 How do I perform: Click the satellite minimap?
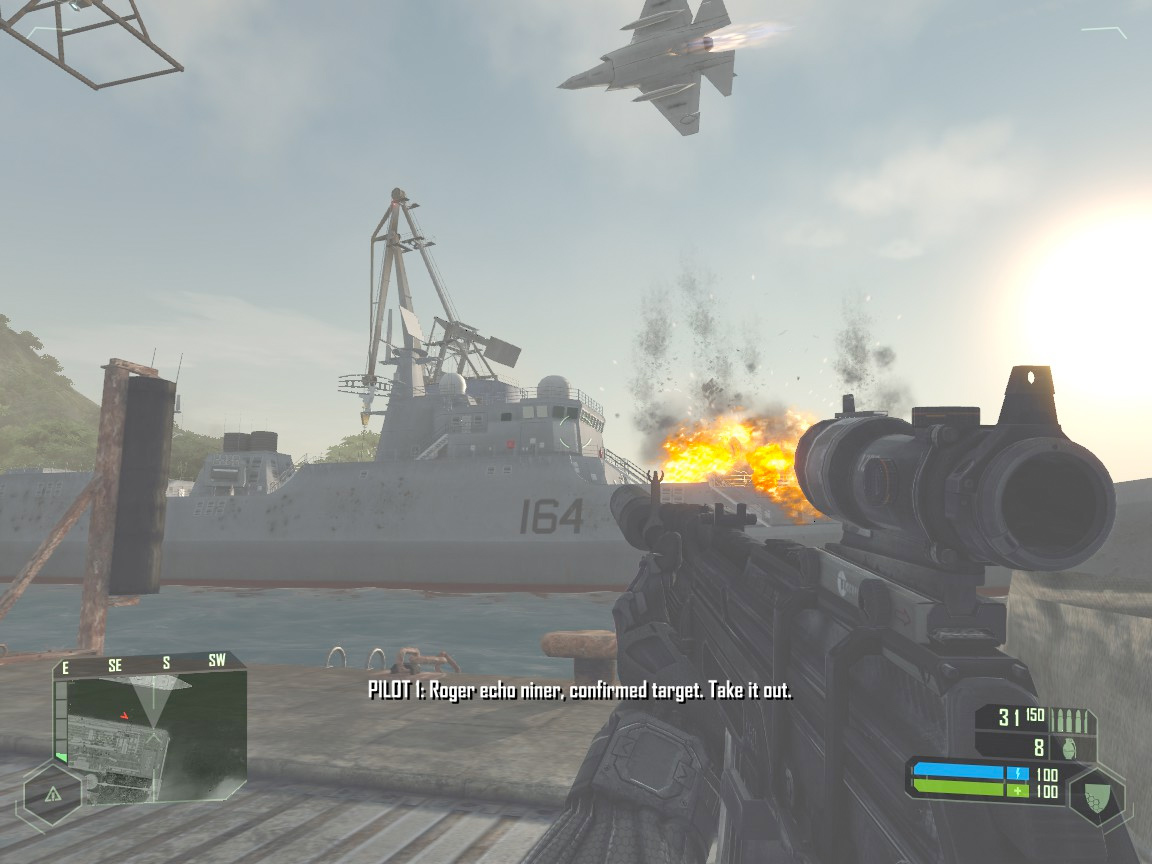(x=150, y=738)
